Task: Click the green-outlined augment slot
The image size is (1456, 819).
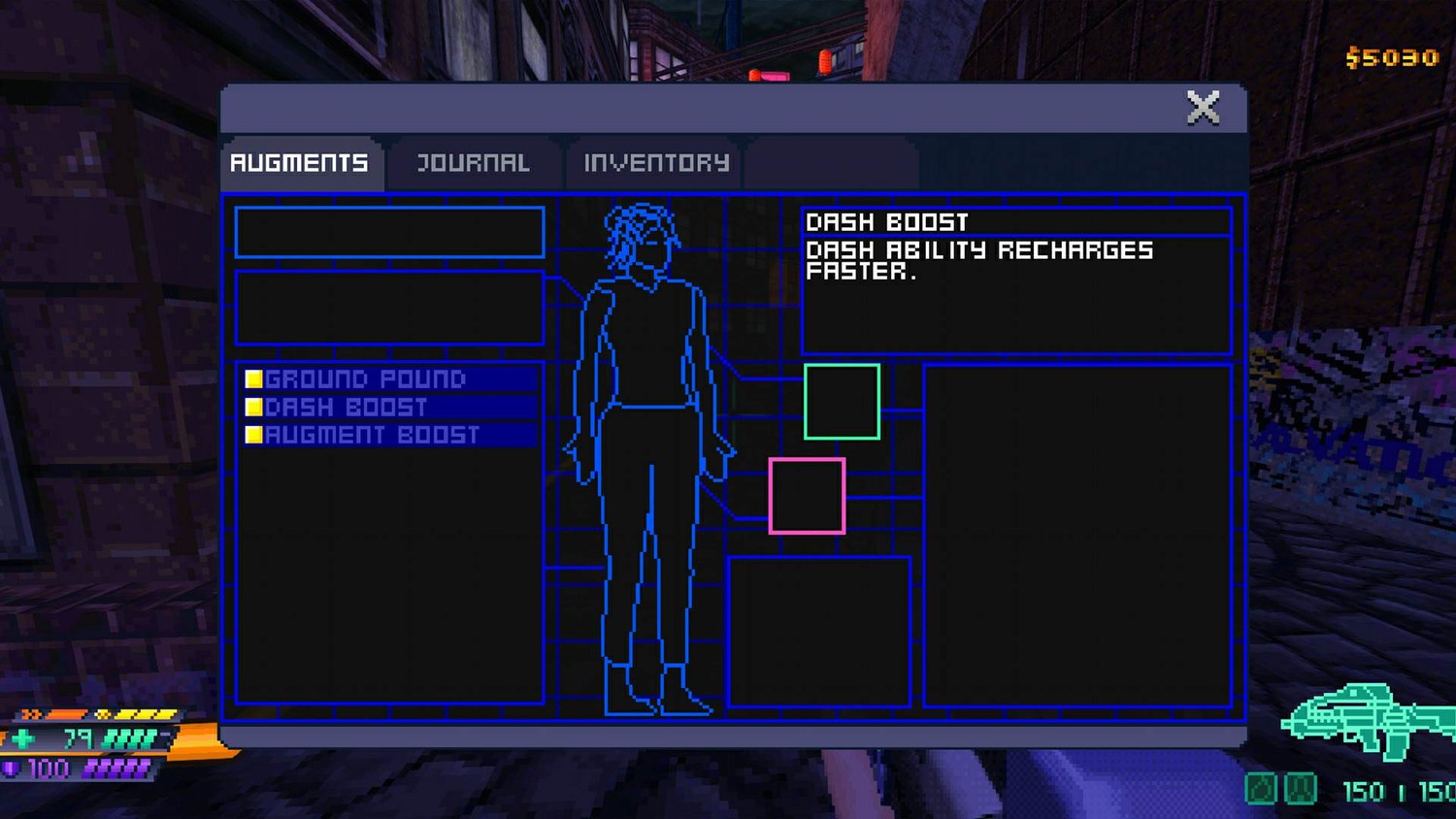Action: [x=842, y=402]
